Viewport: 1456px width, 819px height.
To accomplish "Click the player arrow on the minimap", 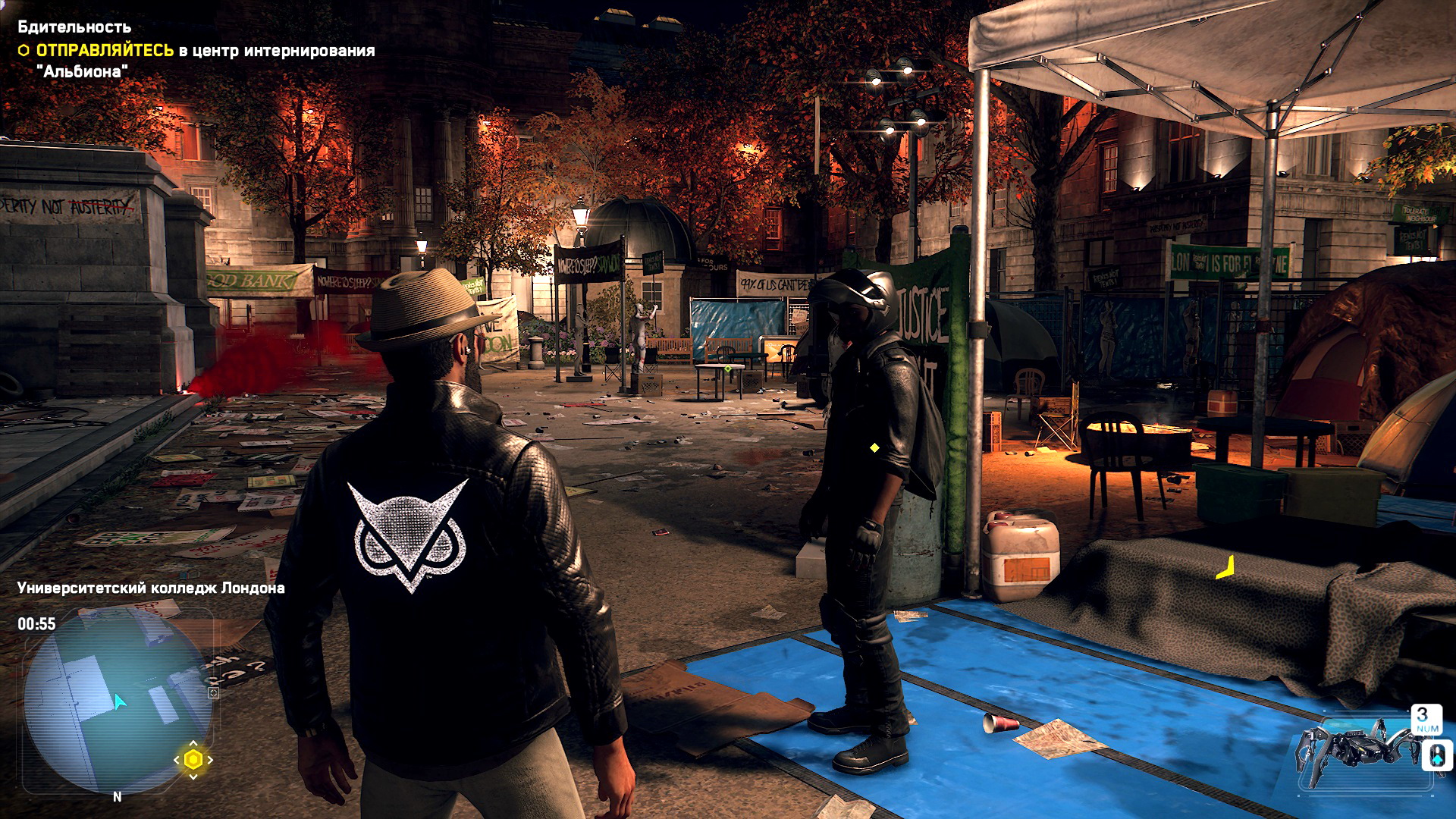I will pos(119,701).
